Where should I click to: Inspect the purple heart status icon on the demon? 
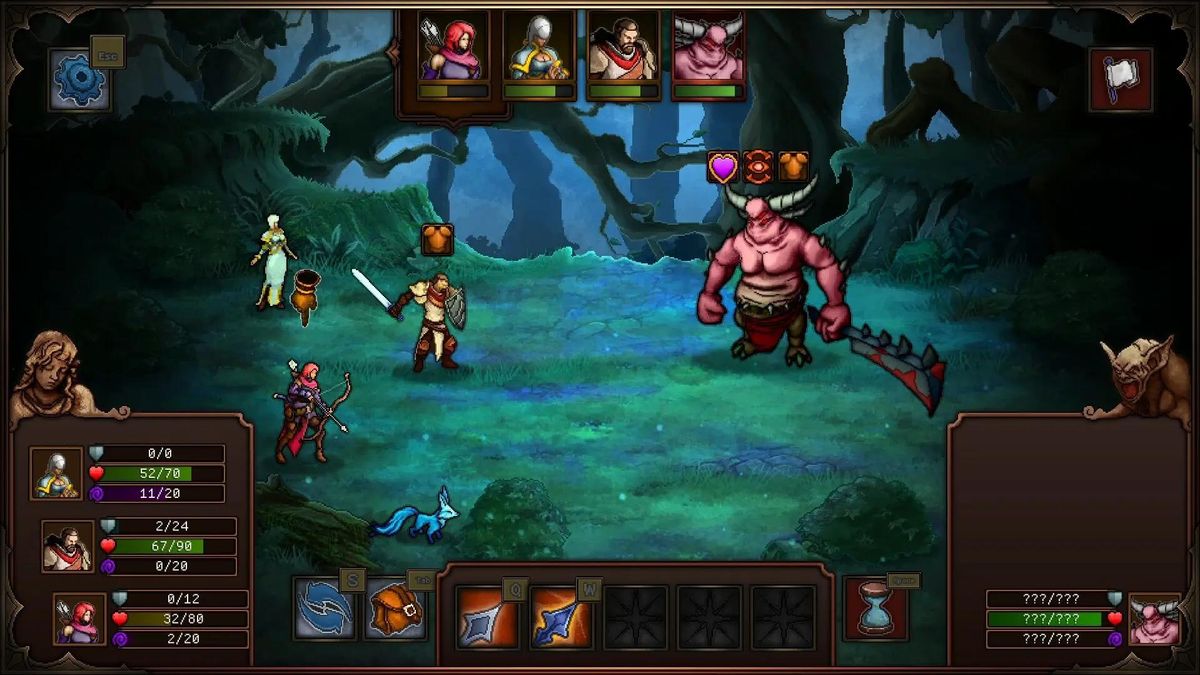723,167
